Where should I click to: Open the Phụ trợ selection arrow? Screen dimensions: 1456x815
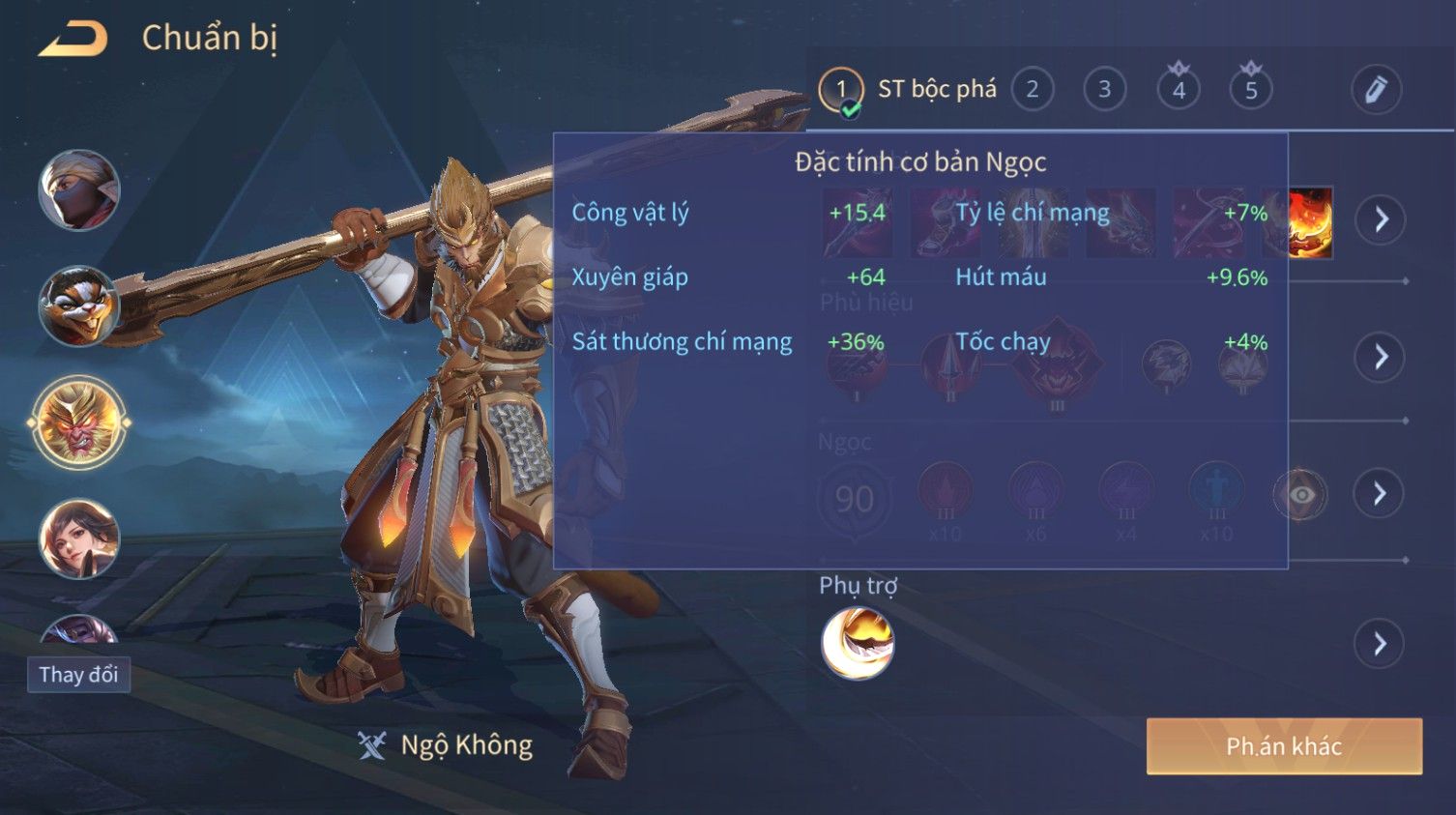tap(1380, 644)
